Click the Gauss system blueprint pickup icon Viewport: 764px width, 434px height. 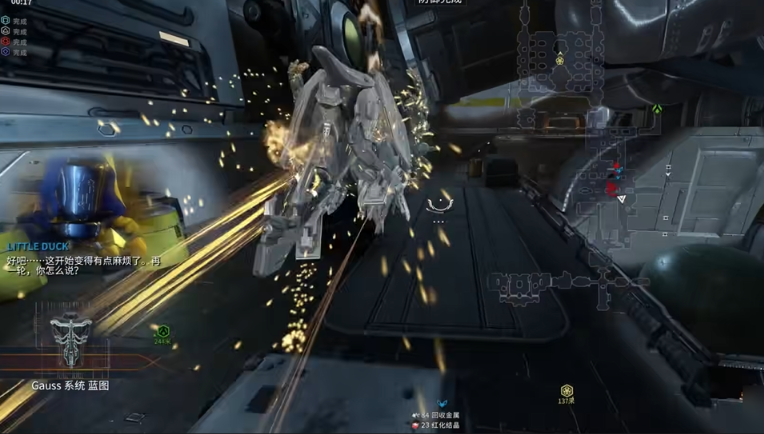click(70, 339)
